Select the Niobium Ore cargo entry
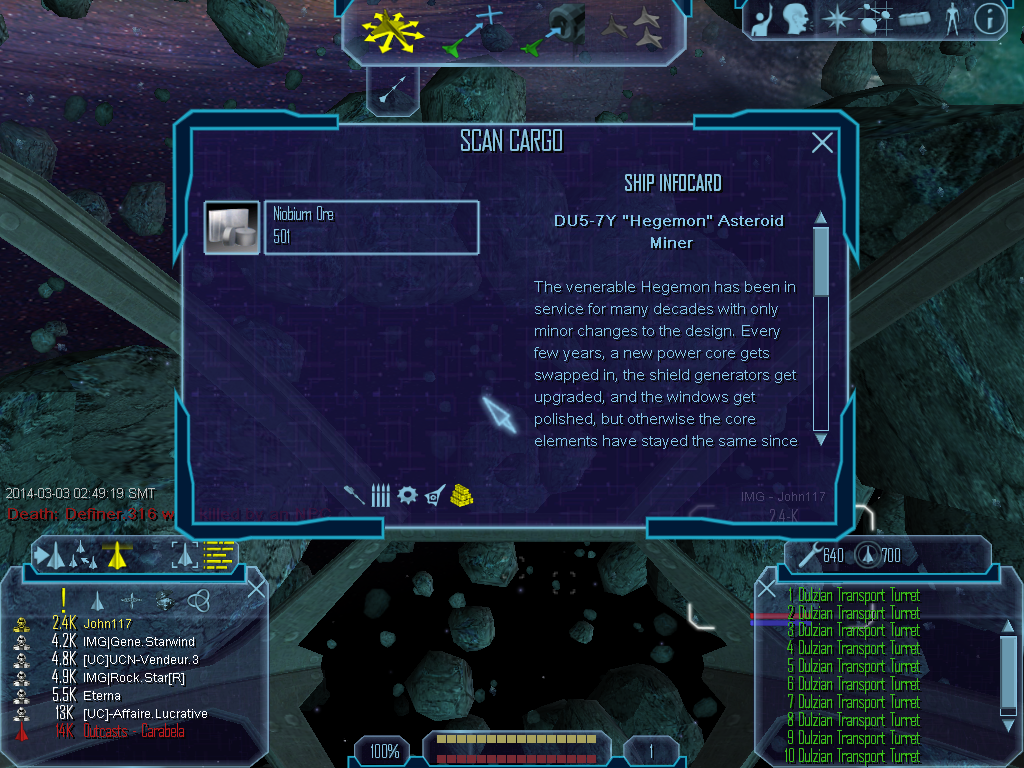The image size is (1024, 768). point(370,227)
